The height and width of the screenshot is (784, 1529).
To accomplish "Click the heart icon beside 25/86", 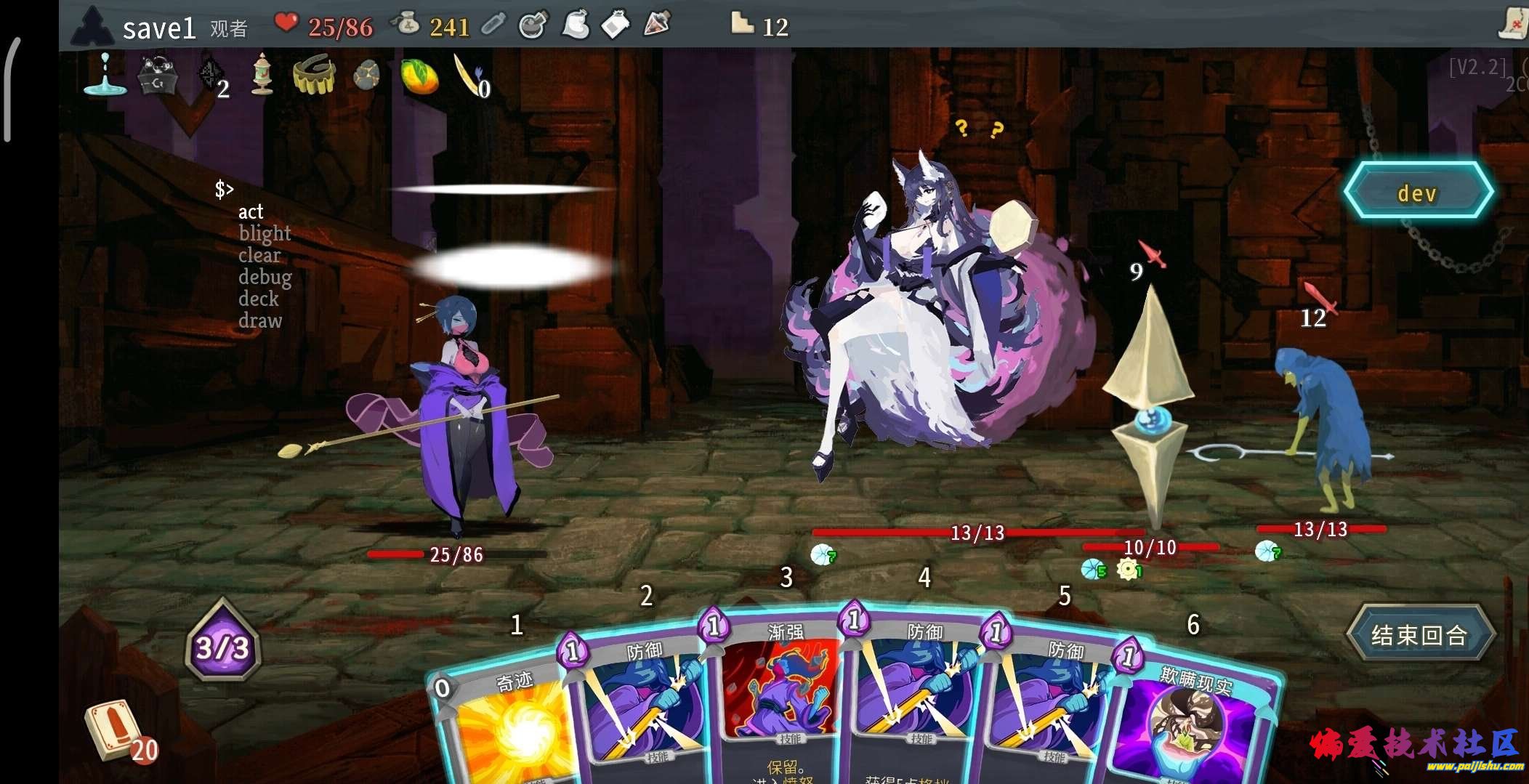I will click(287, 24).
